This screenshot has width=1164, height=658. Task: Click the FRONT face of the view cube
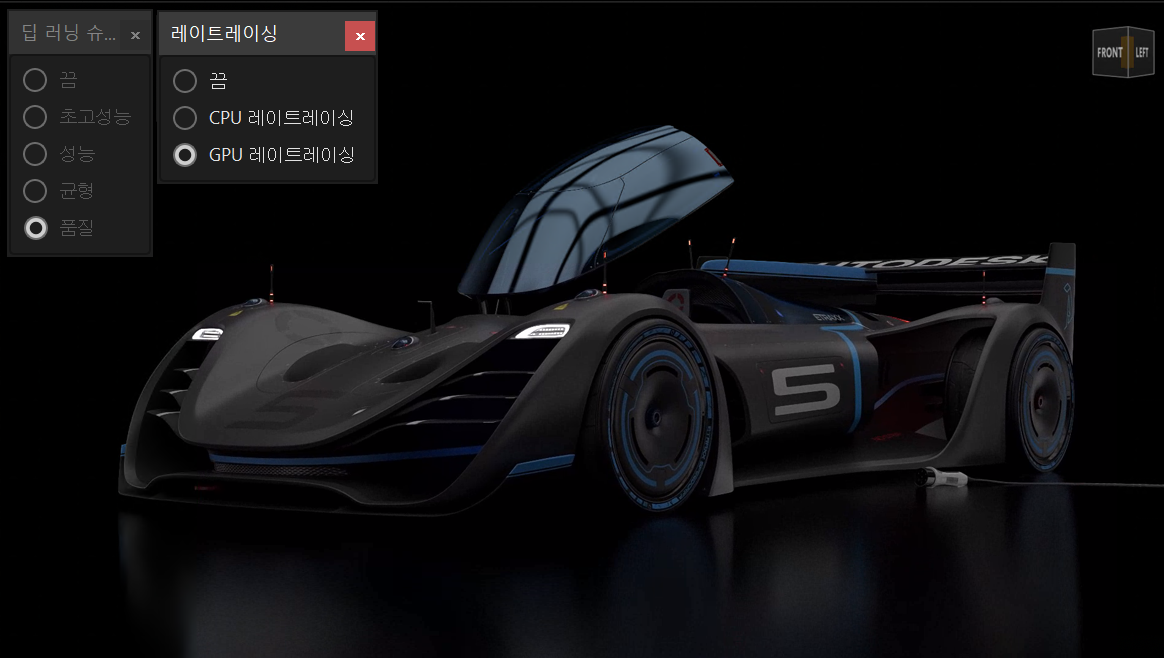(x=1109, y=53)
